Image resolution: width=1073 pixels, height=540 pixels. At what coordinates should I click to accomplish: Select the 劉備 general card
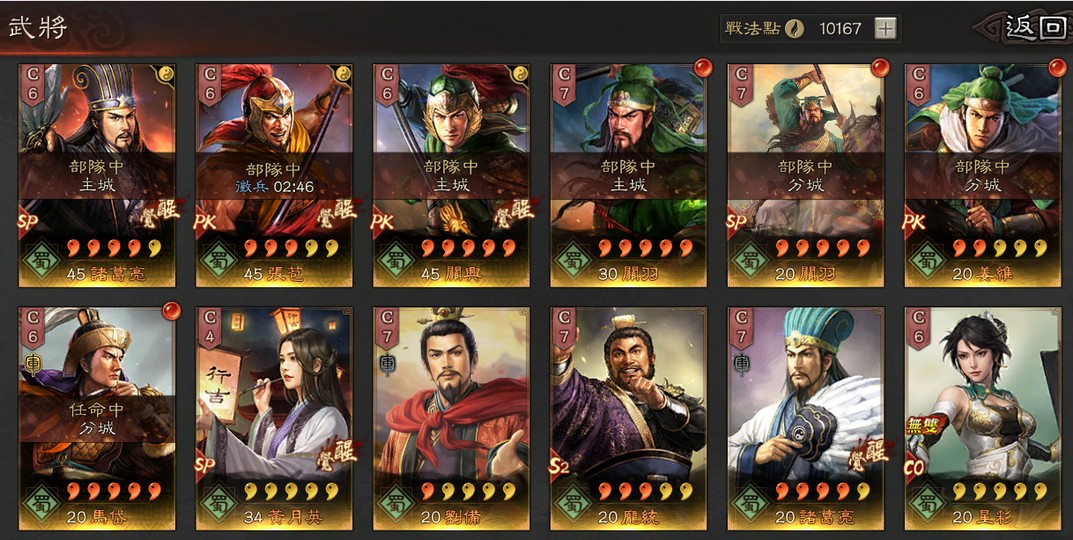451,418
